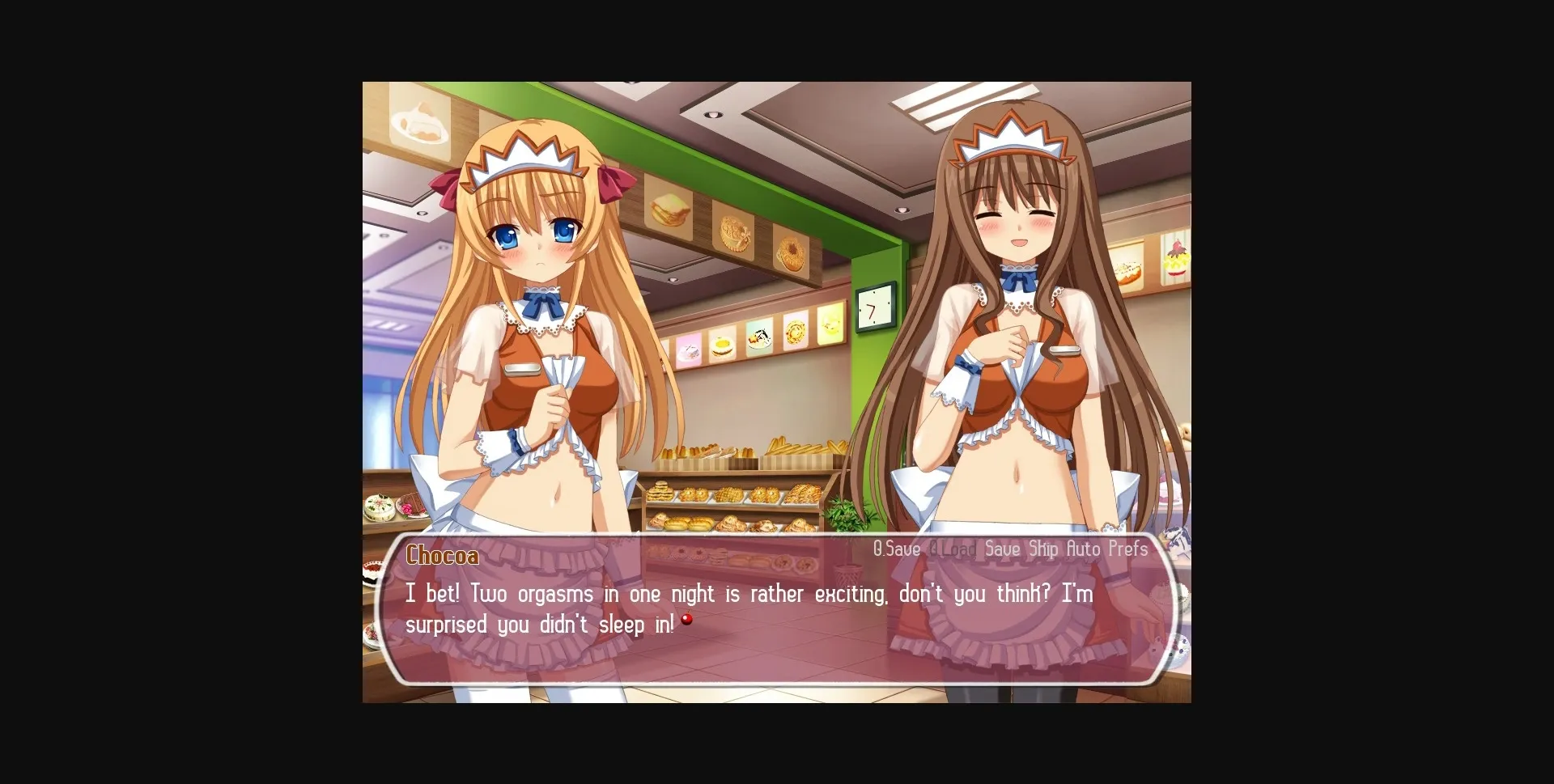Toggle Skip off by clicking Skip again

[1044, 549]
